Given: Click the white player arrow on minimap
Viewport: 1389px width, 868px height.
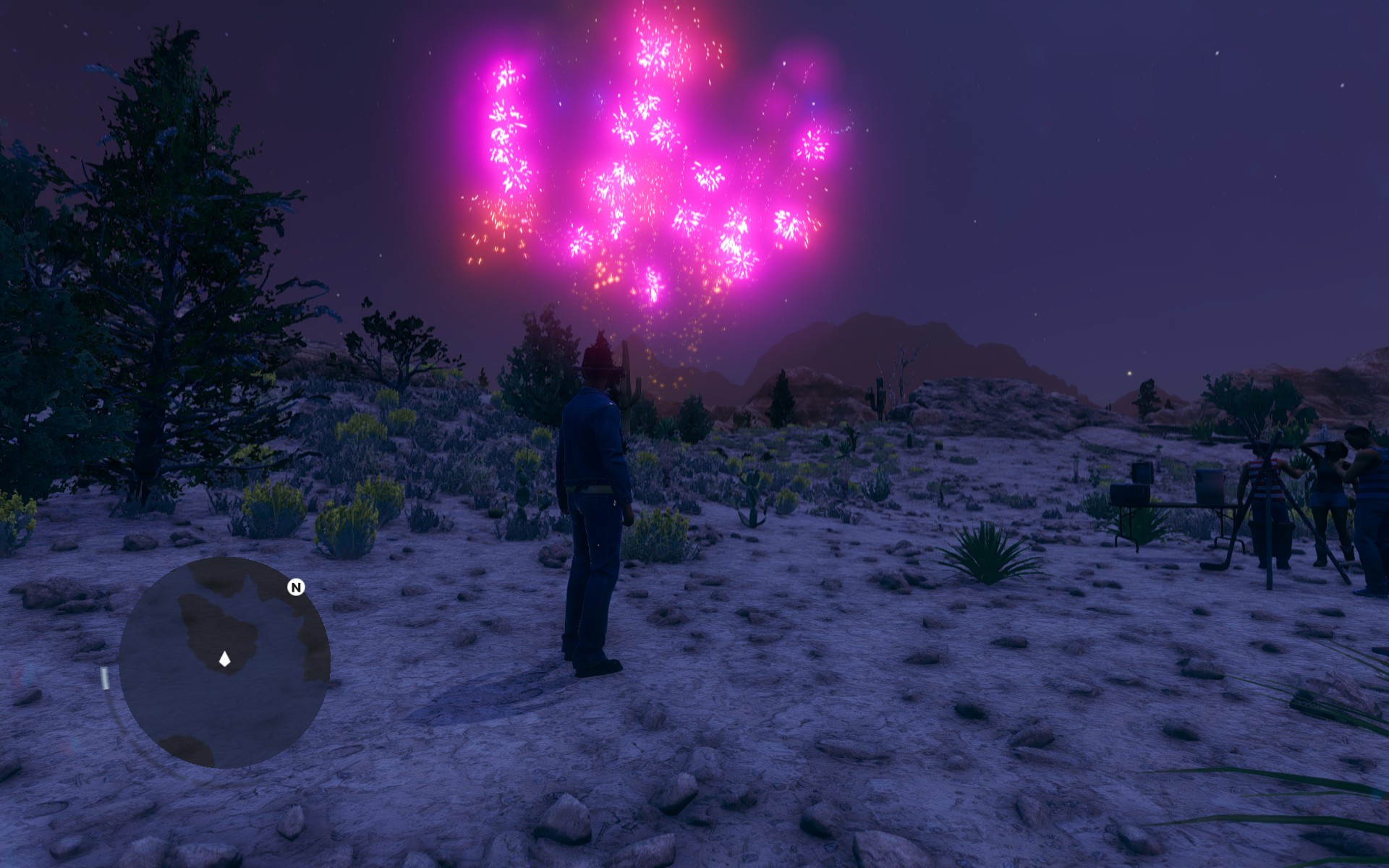Looking at the screenshot, I should (x=225, y=659).
